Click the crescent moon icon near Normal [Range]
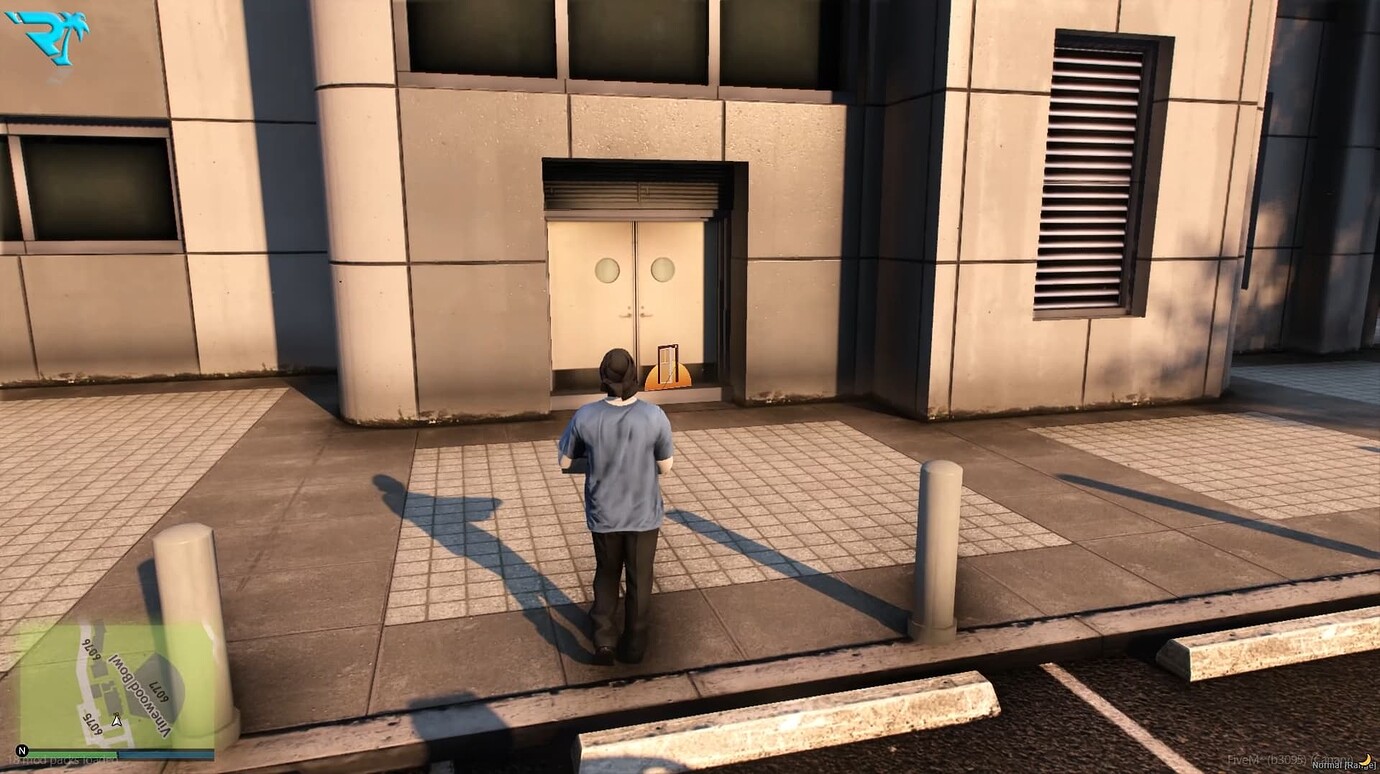This screenshot has height=774, width=1380. click(1367, 758)
